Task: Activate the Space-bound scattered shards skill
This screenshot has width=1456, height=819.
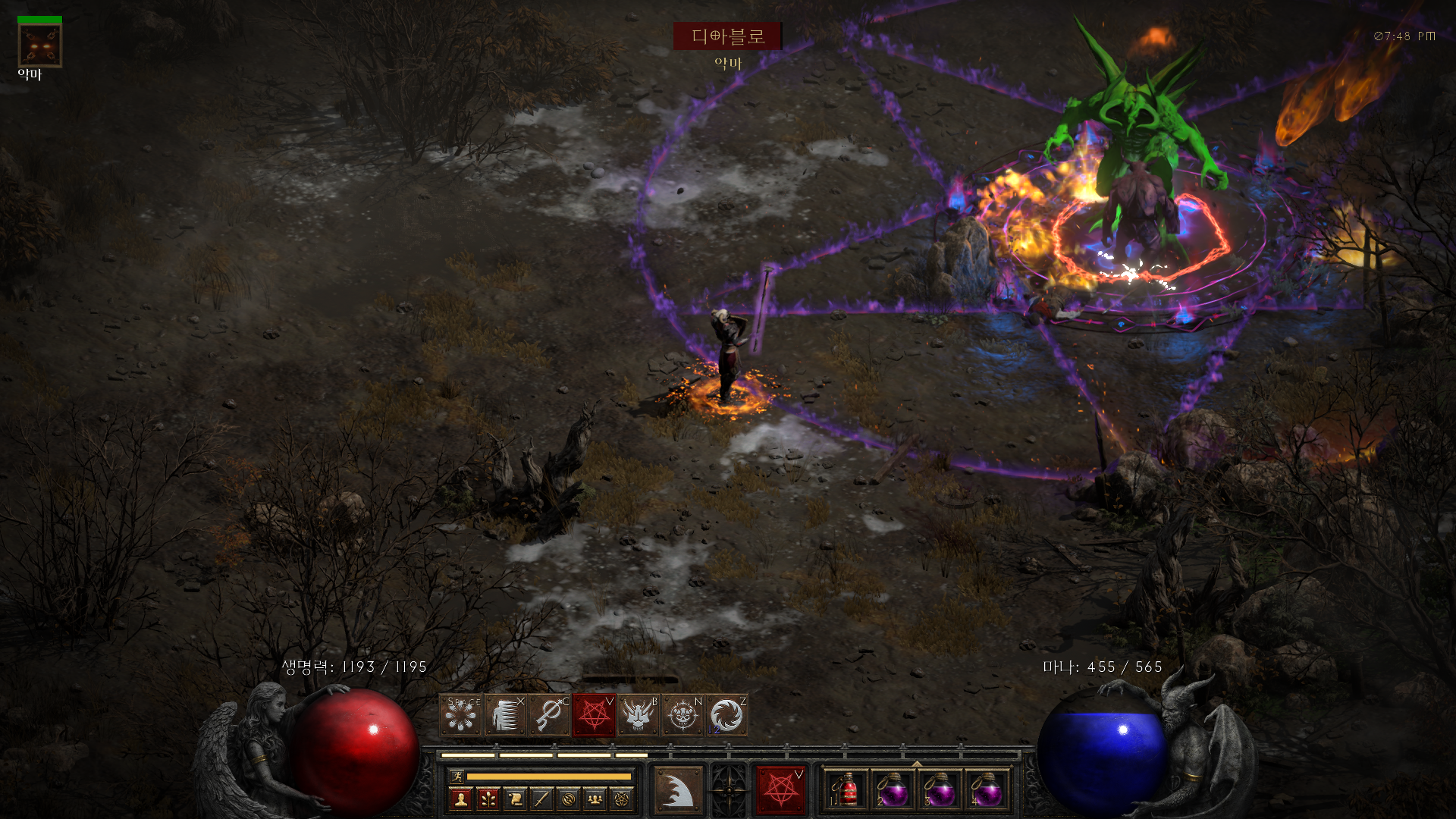Action: pos(461,715)
